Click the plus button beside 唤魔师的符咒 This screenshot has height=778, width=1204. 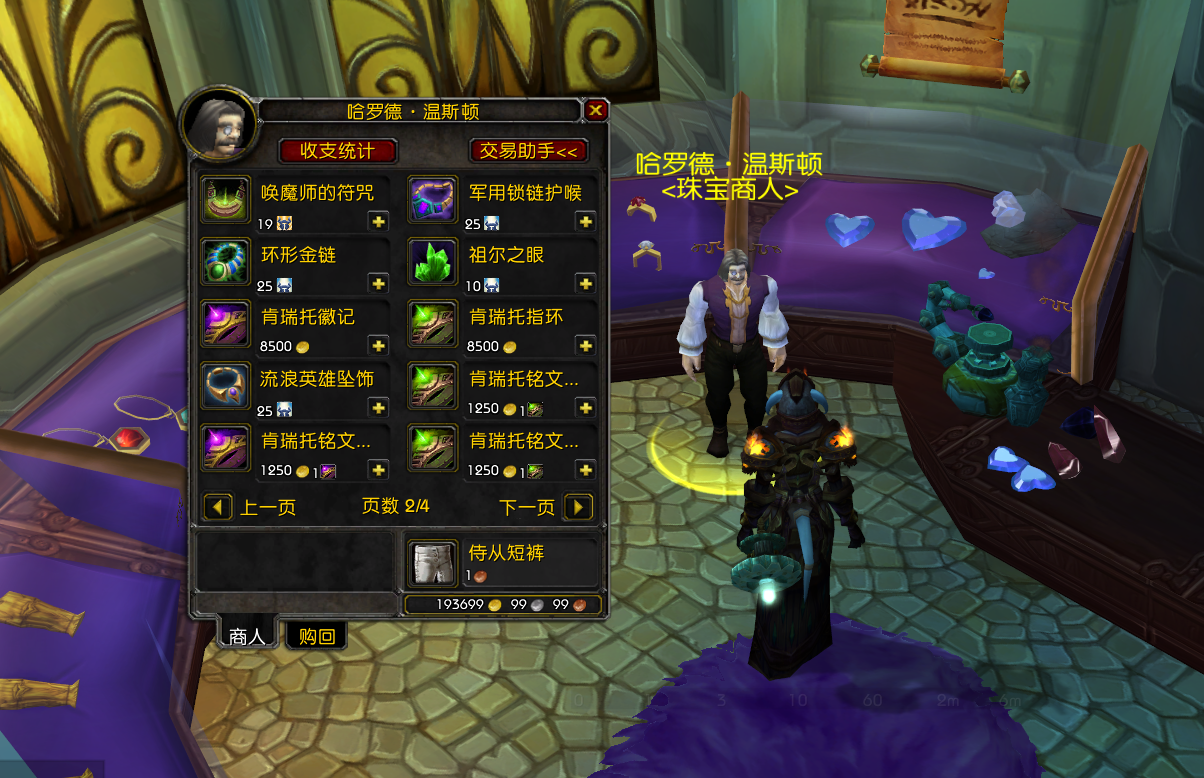[378, 222]
